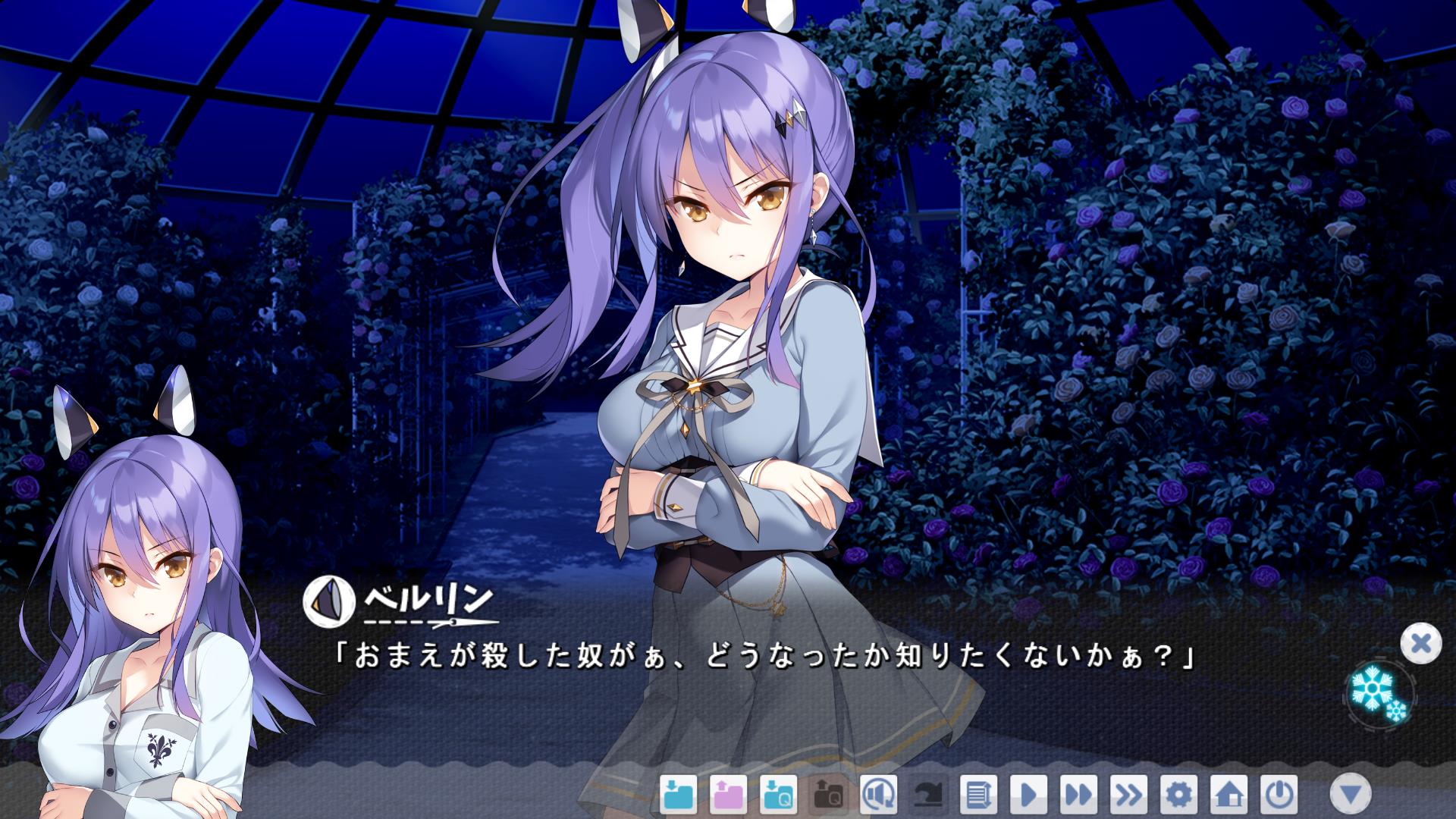The width and height of the screenshot is (1456, 819).
Task: Open the backlog text history
Action: pos(978,795)
